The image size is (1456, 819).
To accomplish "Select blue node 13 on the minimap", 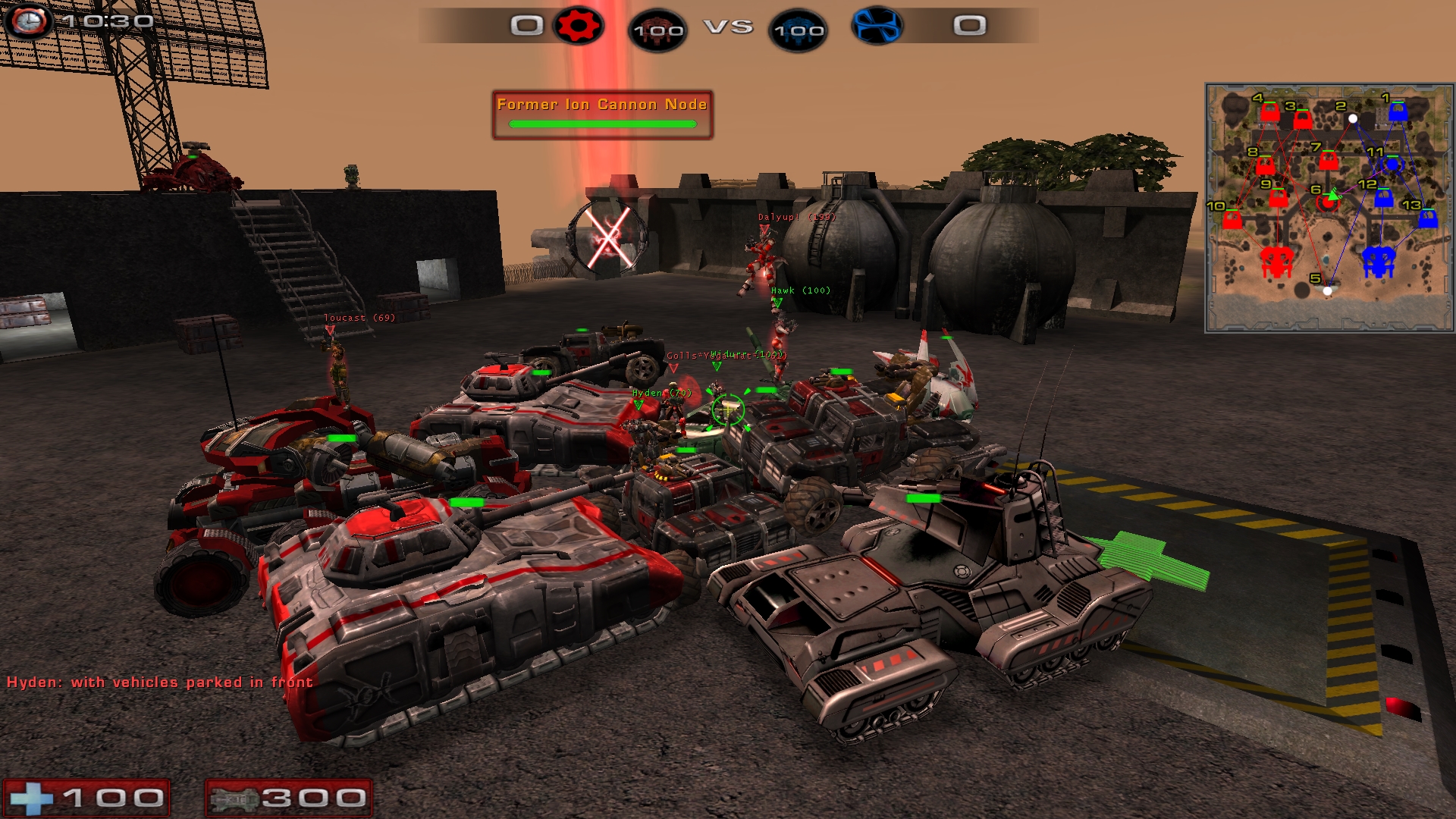I will coord(1428,218).
